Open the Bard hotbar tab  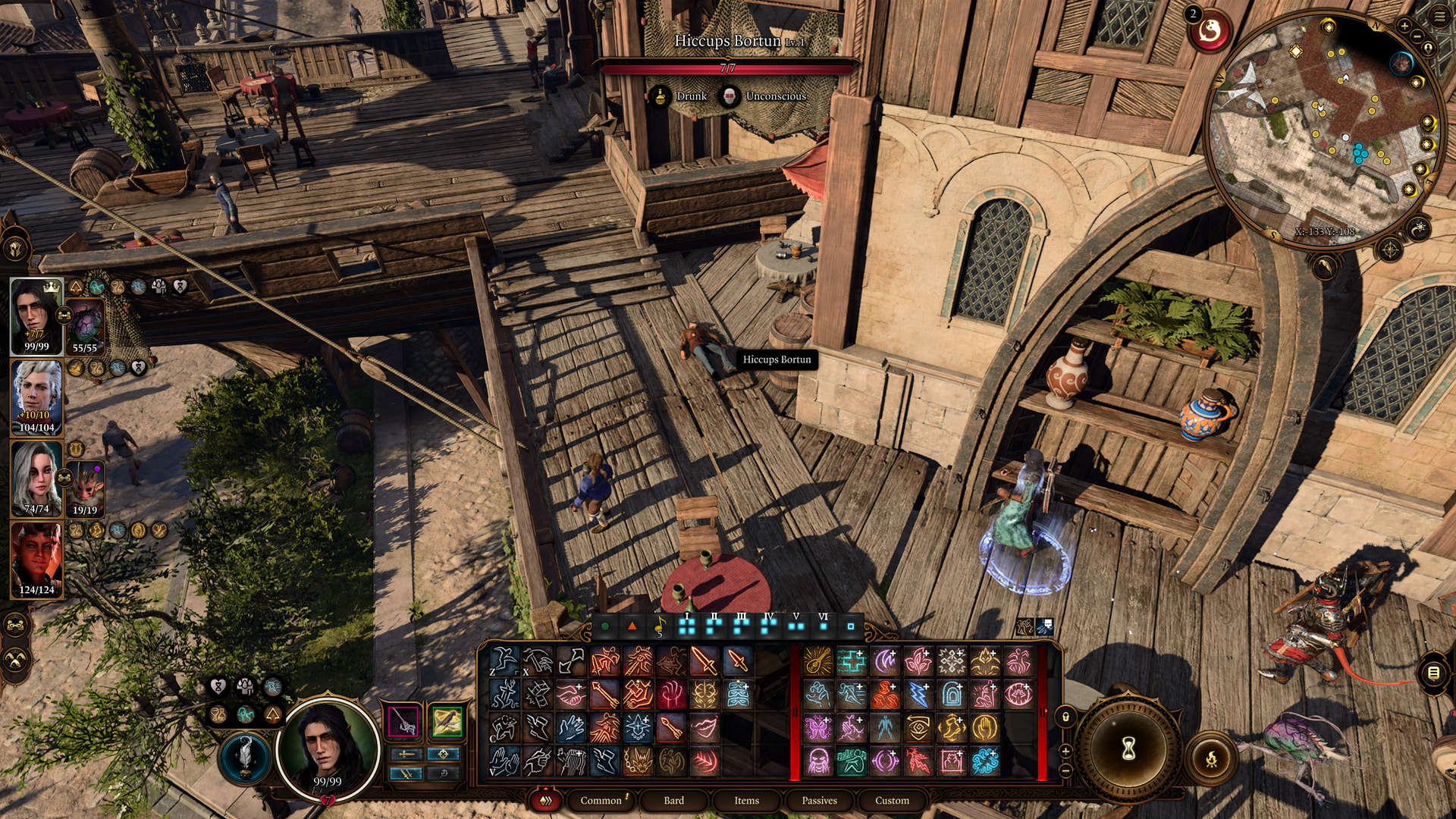(x=673, y=800)
